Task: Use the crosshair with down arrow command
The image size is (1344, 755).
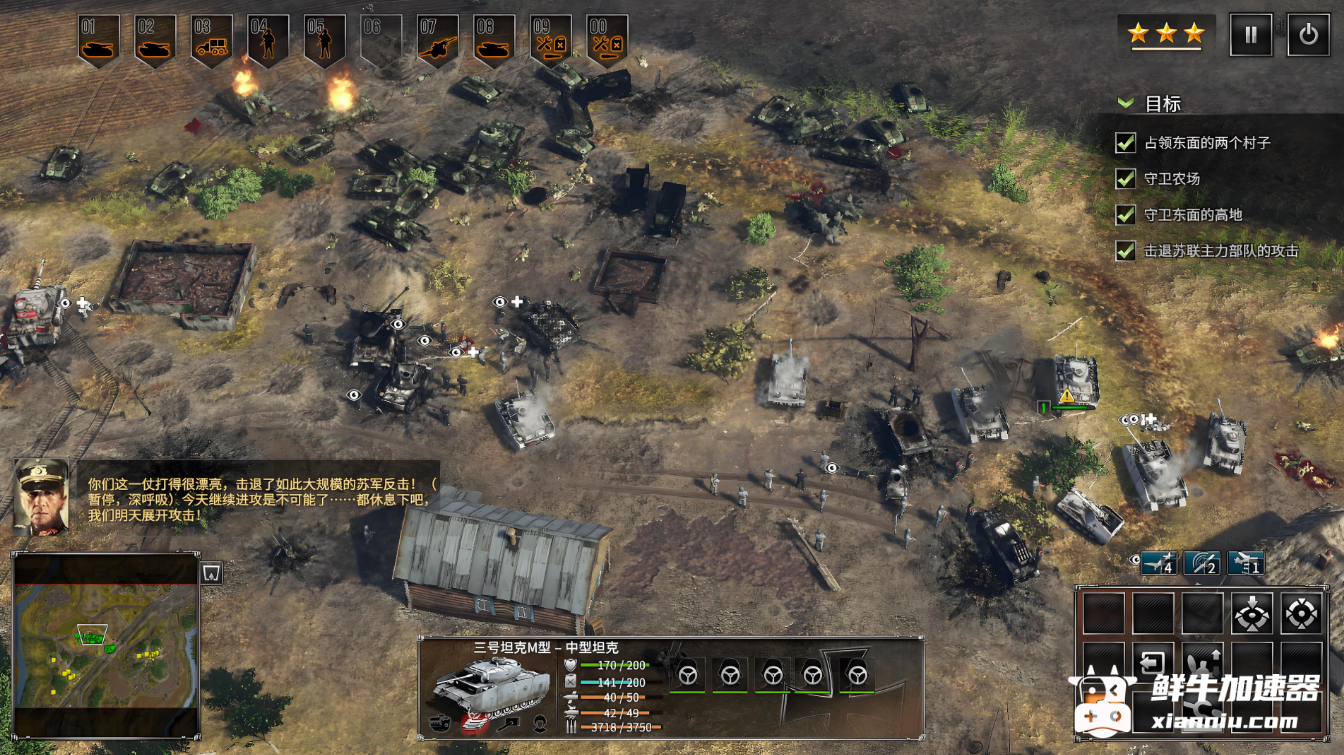Action: 1251,613
